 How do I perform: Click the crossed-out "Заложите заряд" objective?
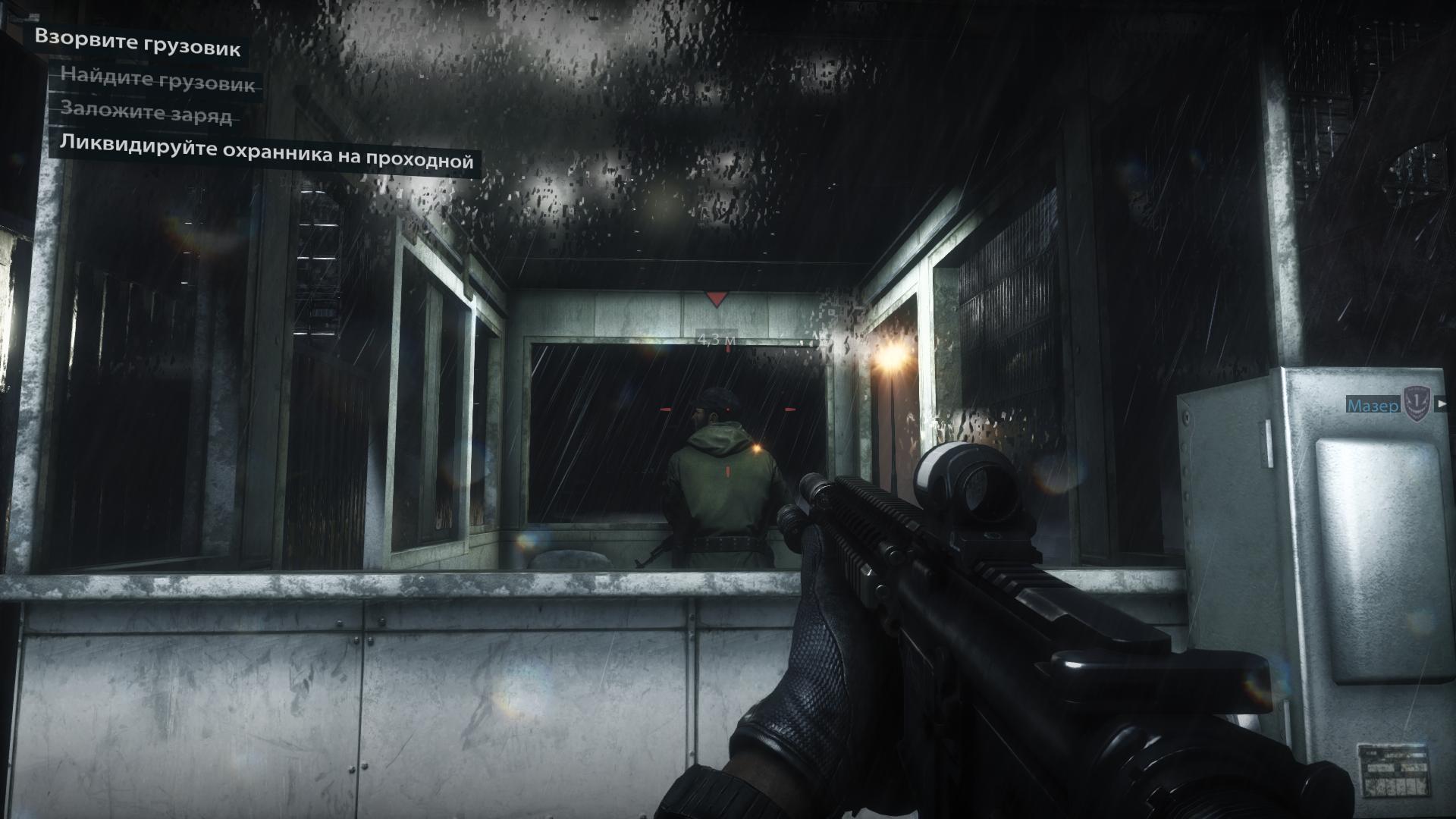point(146,112)
